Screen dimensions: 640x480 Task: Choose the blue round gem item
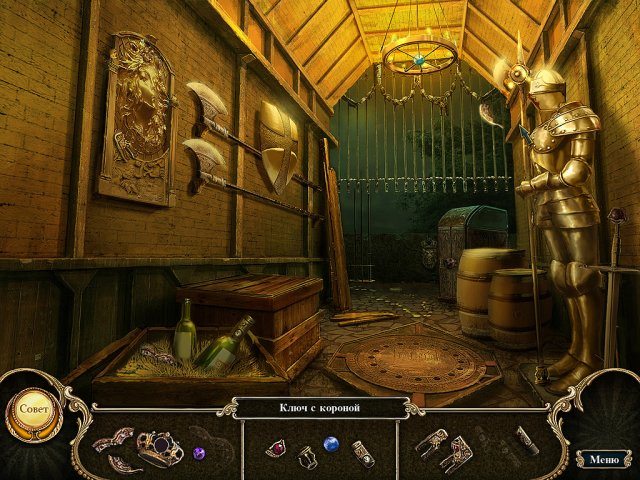(x=331, y=443)
